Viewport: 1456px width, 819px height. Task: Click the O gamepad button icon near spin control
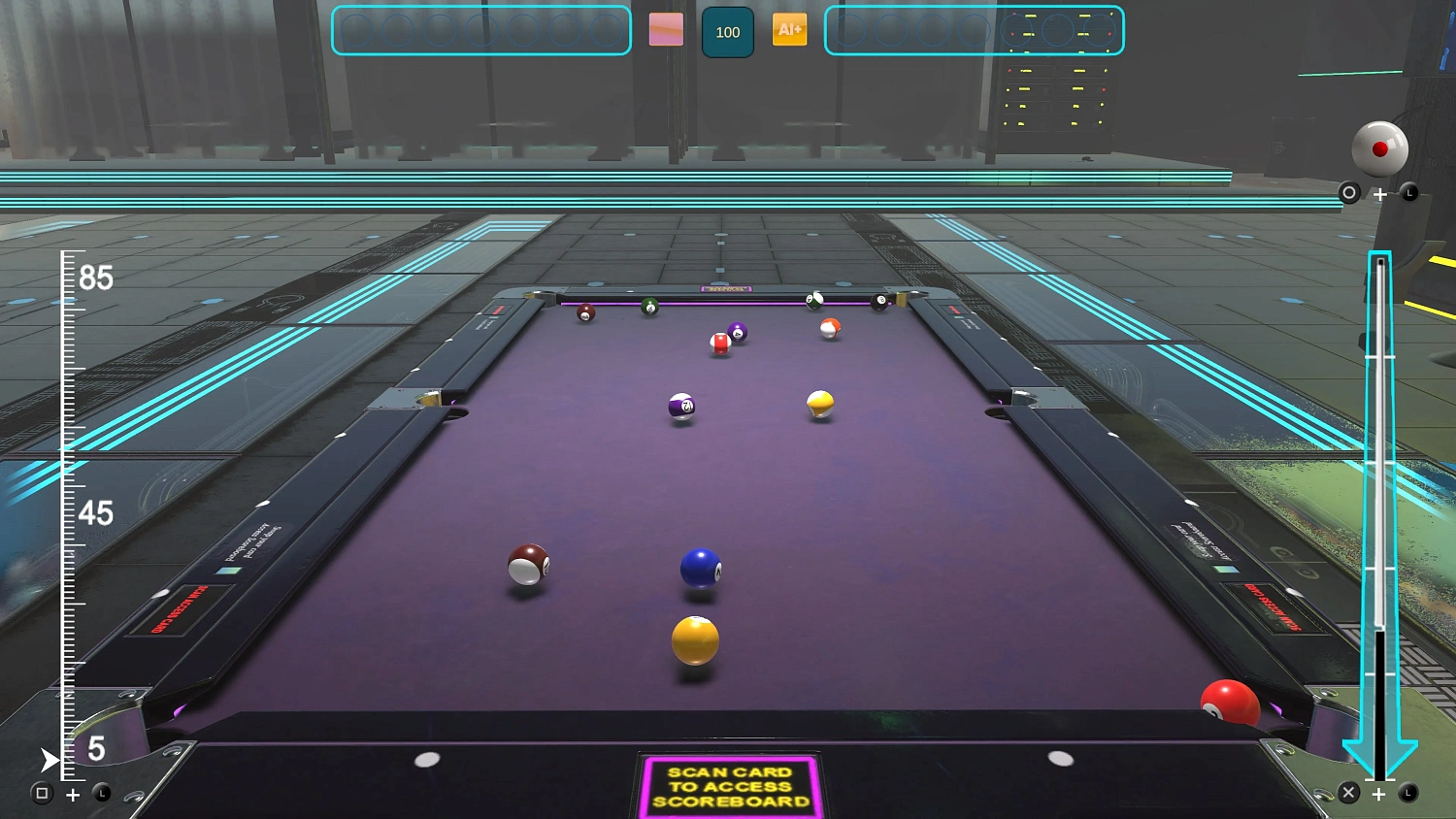click(x=1349, y=193)
